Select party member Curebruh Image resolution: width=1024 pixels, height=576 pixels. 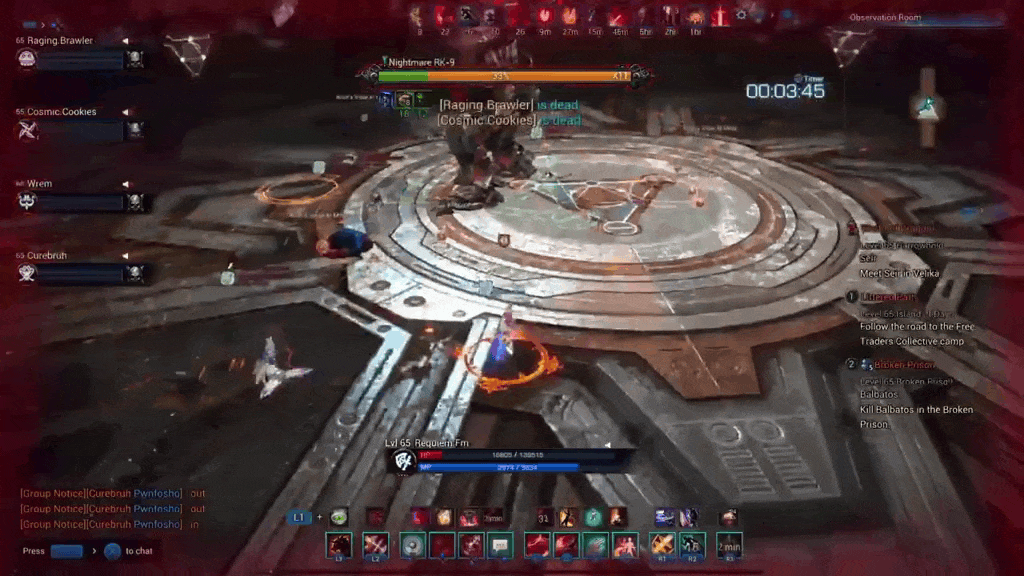(47, 255)
